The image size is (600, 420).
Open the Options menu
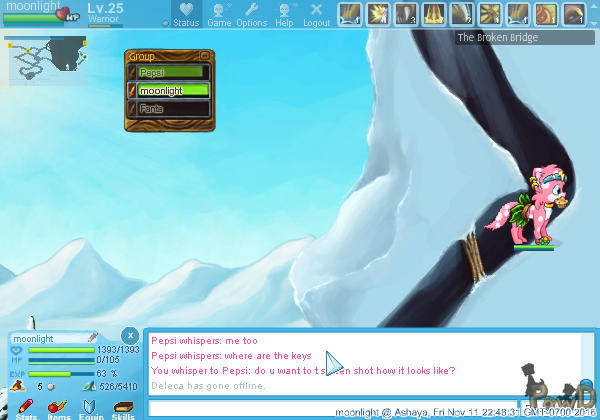251,13
